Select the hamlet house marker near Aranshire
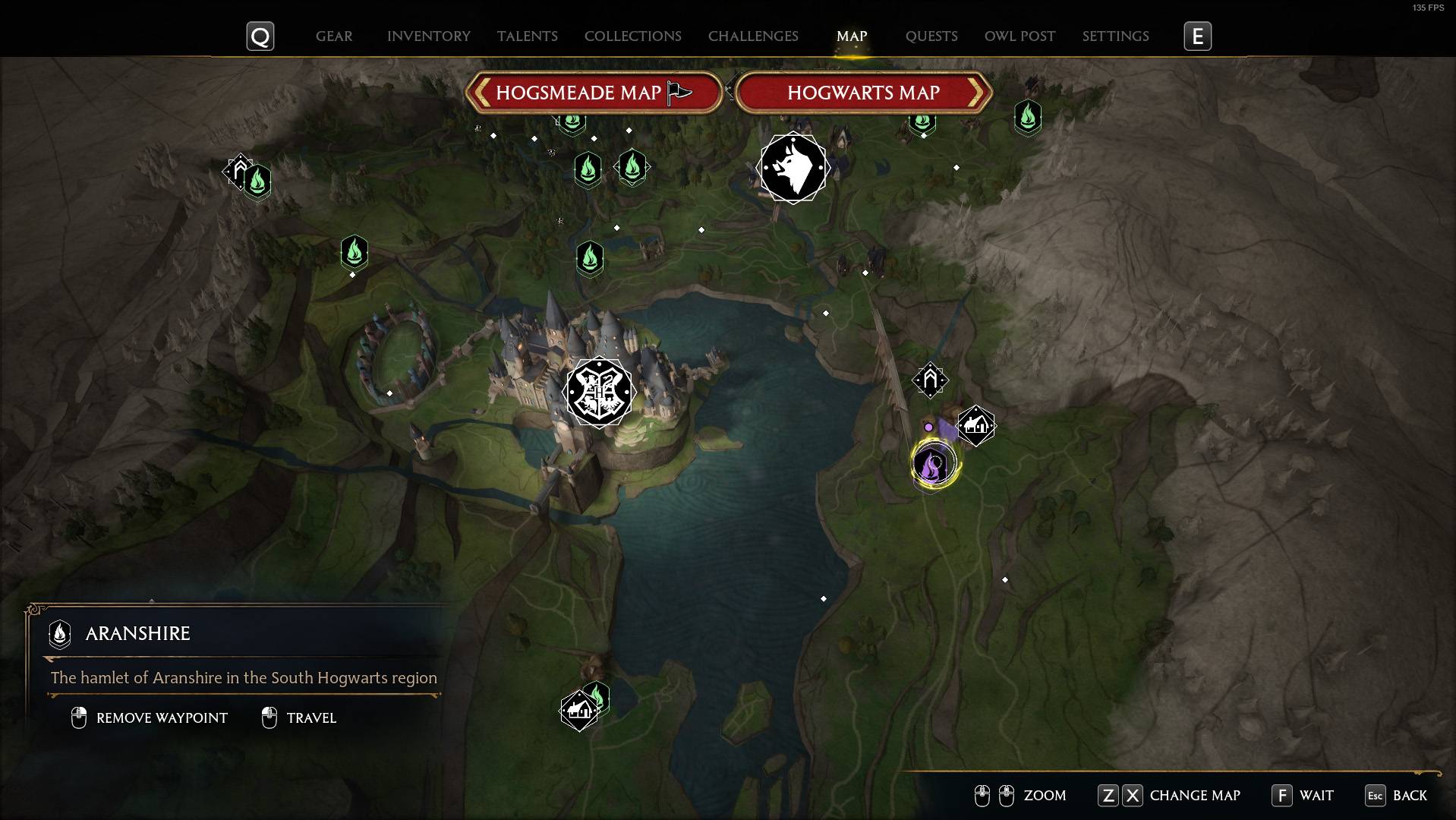1456x820 pixels. pyautogui.click(x=975, y=425)
